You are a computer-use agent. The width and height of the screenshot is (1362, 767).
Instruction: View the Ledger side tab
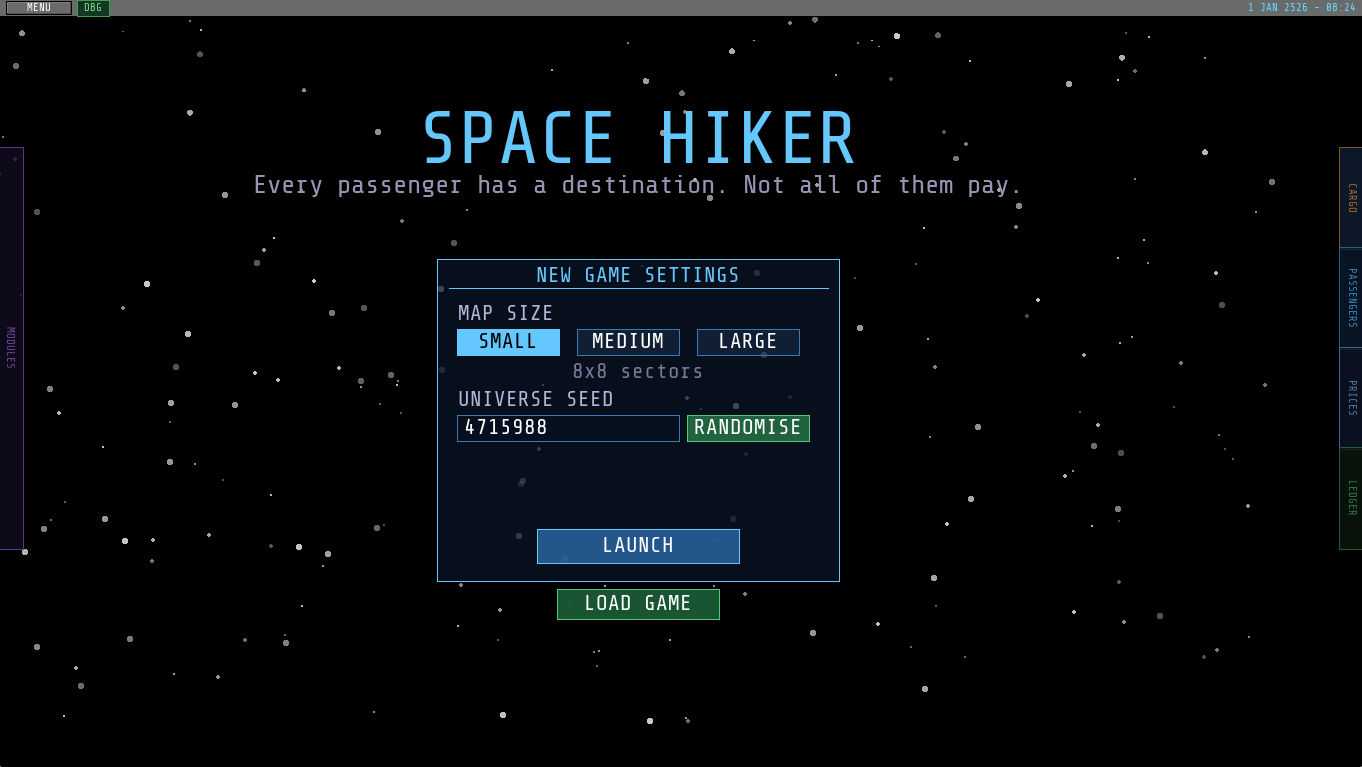(1351, 498)
